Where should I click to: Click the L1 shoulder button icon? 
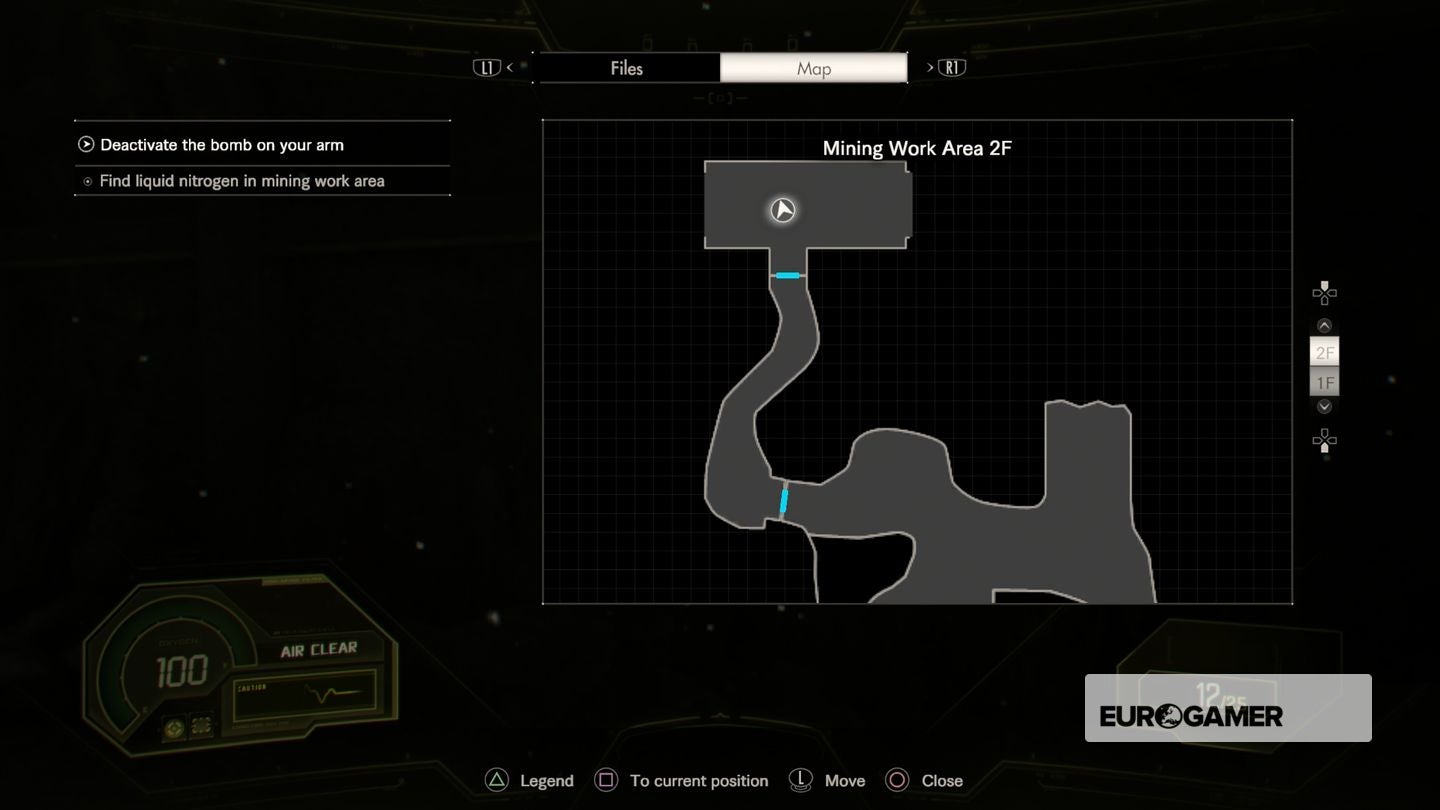tap(487, 66)
